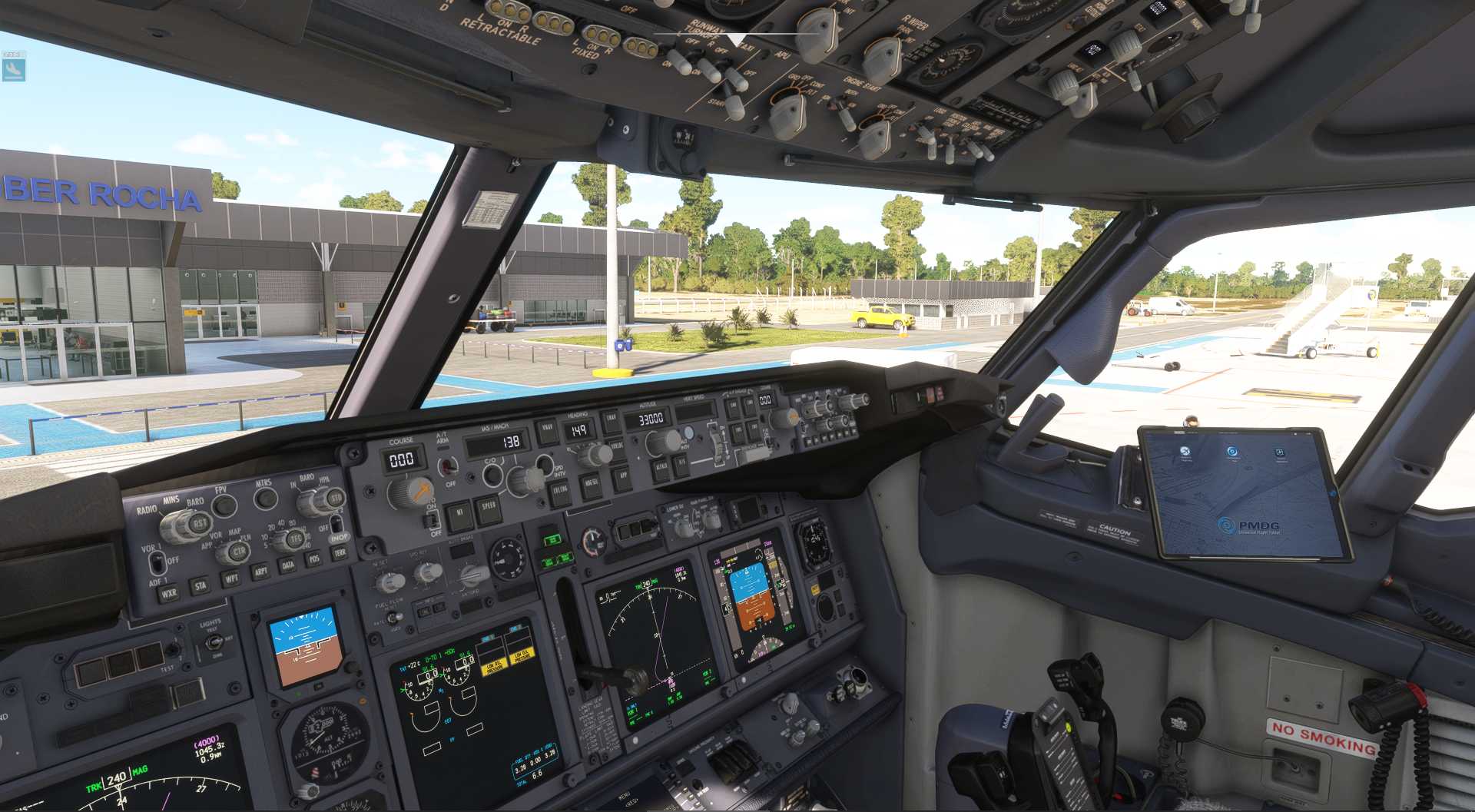Click the MTRS meters button
Screen dimensions: 1475x812
pos(266,498)
